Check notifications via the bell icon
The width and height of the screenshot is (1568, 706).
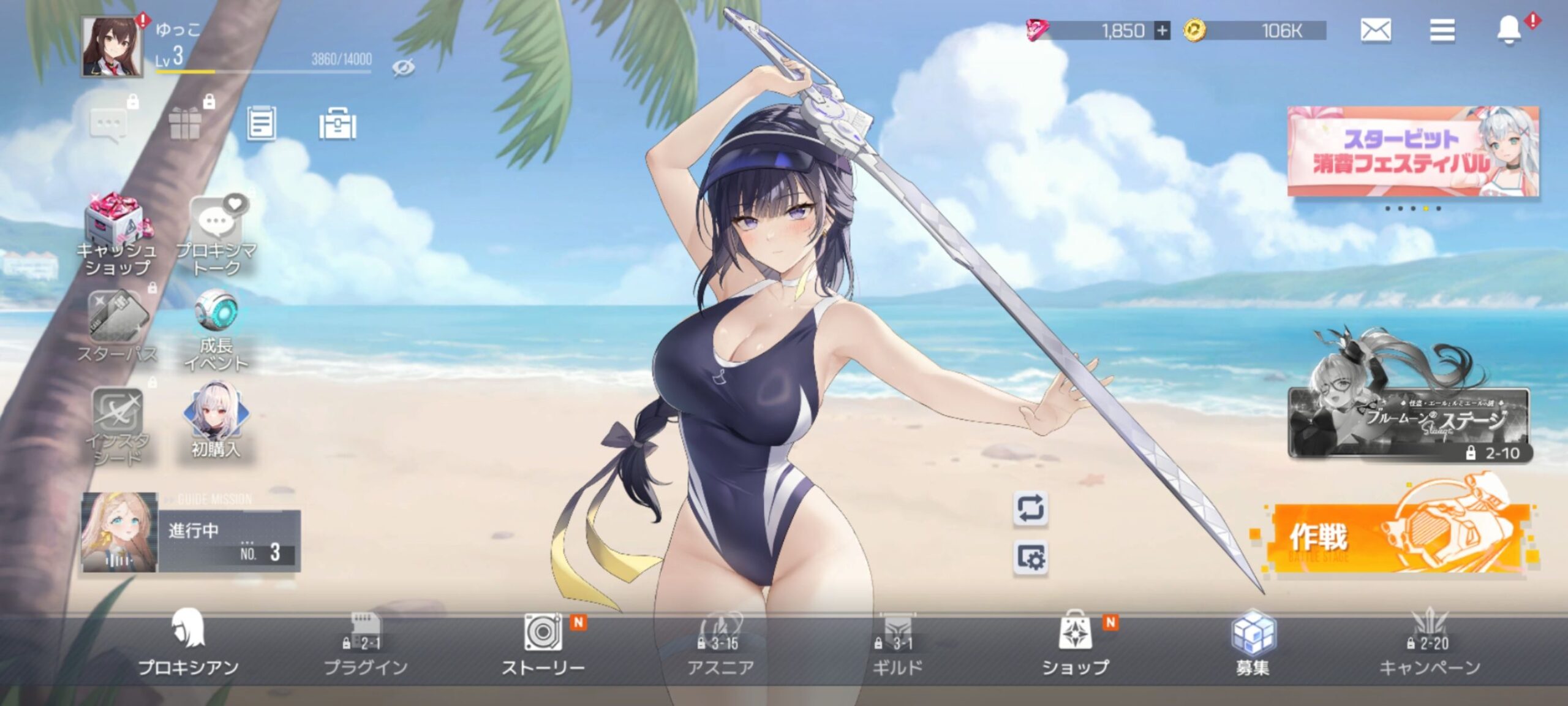pos(1508,30)
